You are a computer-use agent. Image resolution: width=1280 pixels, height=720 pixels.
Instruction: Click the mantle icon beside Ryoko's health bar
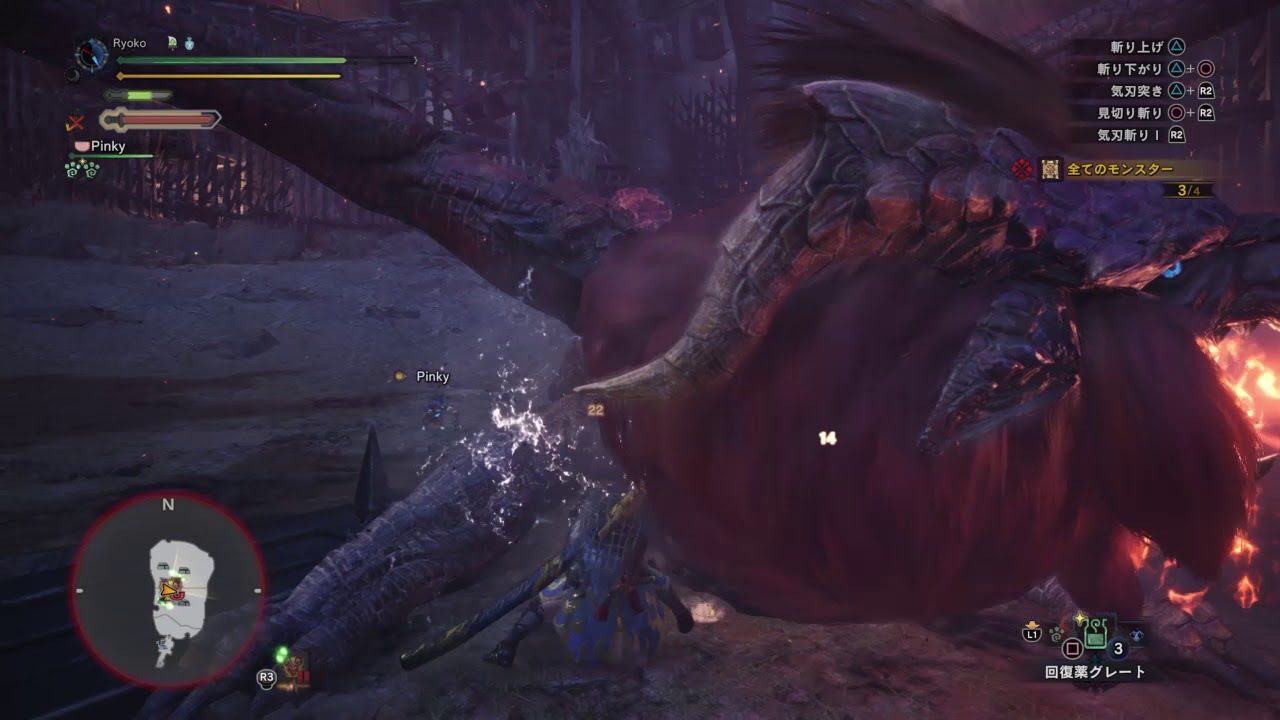pyautogui.click(x=190, y=42)
